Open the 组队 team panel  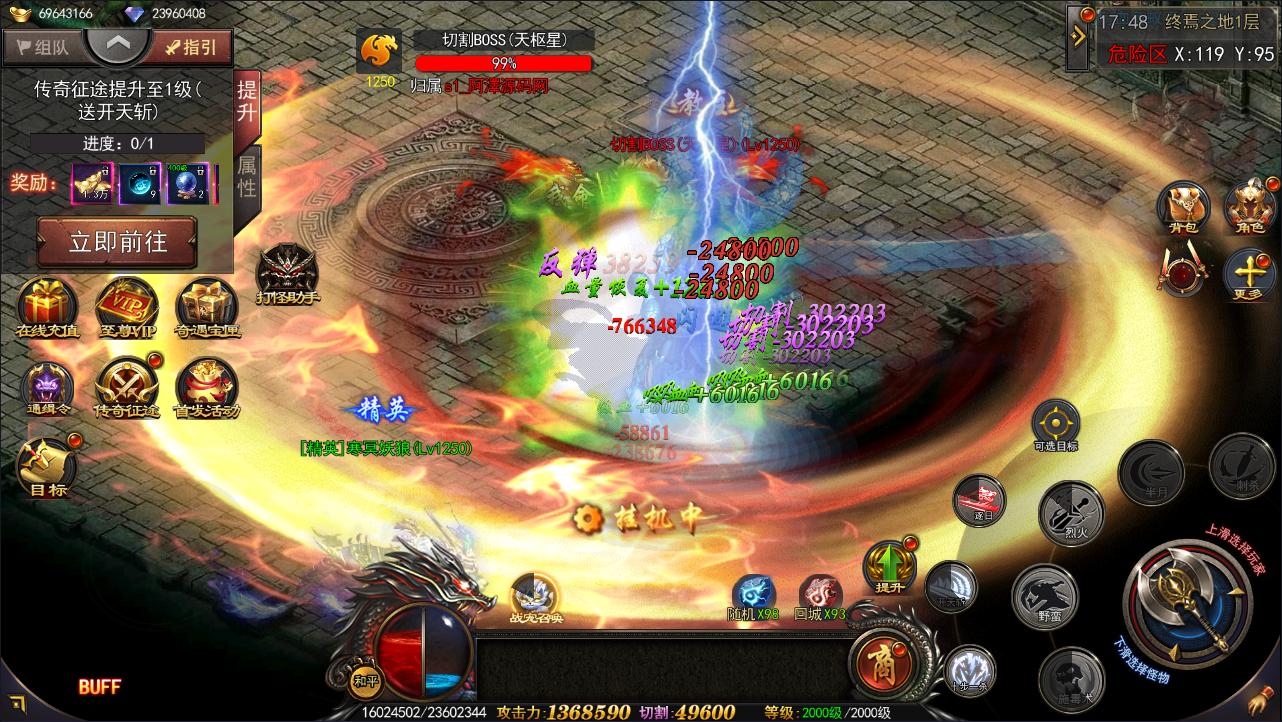click(x=44, y=47)
